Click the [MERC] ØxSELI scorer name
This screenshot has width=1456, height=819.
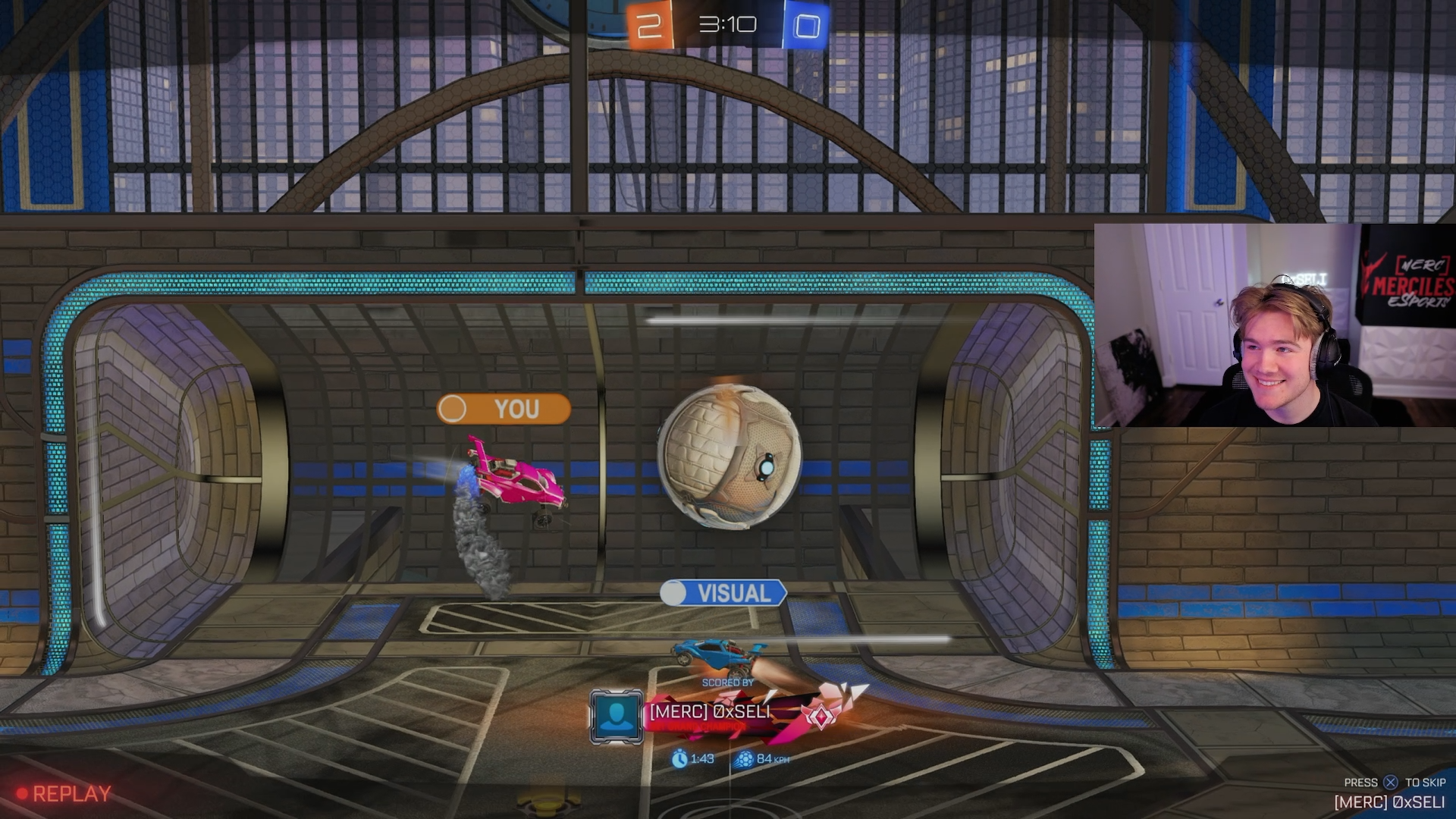pyautogui.click(x=709, y=711)
